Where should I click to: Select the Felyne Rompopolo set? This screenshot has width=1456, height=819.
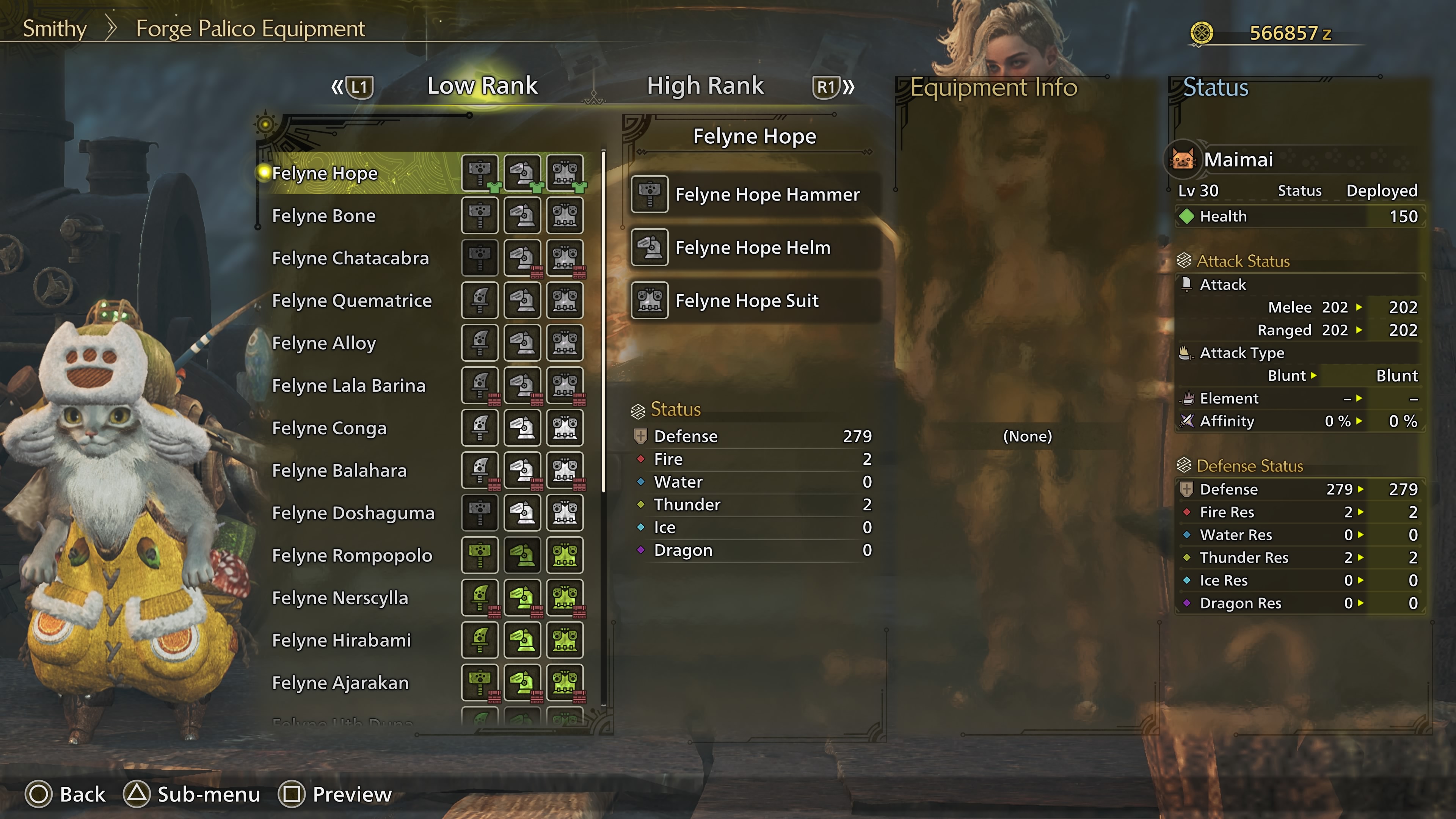[x=351, y=555]
